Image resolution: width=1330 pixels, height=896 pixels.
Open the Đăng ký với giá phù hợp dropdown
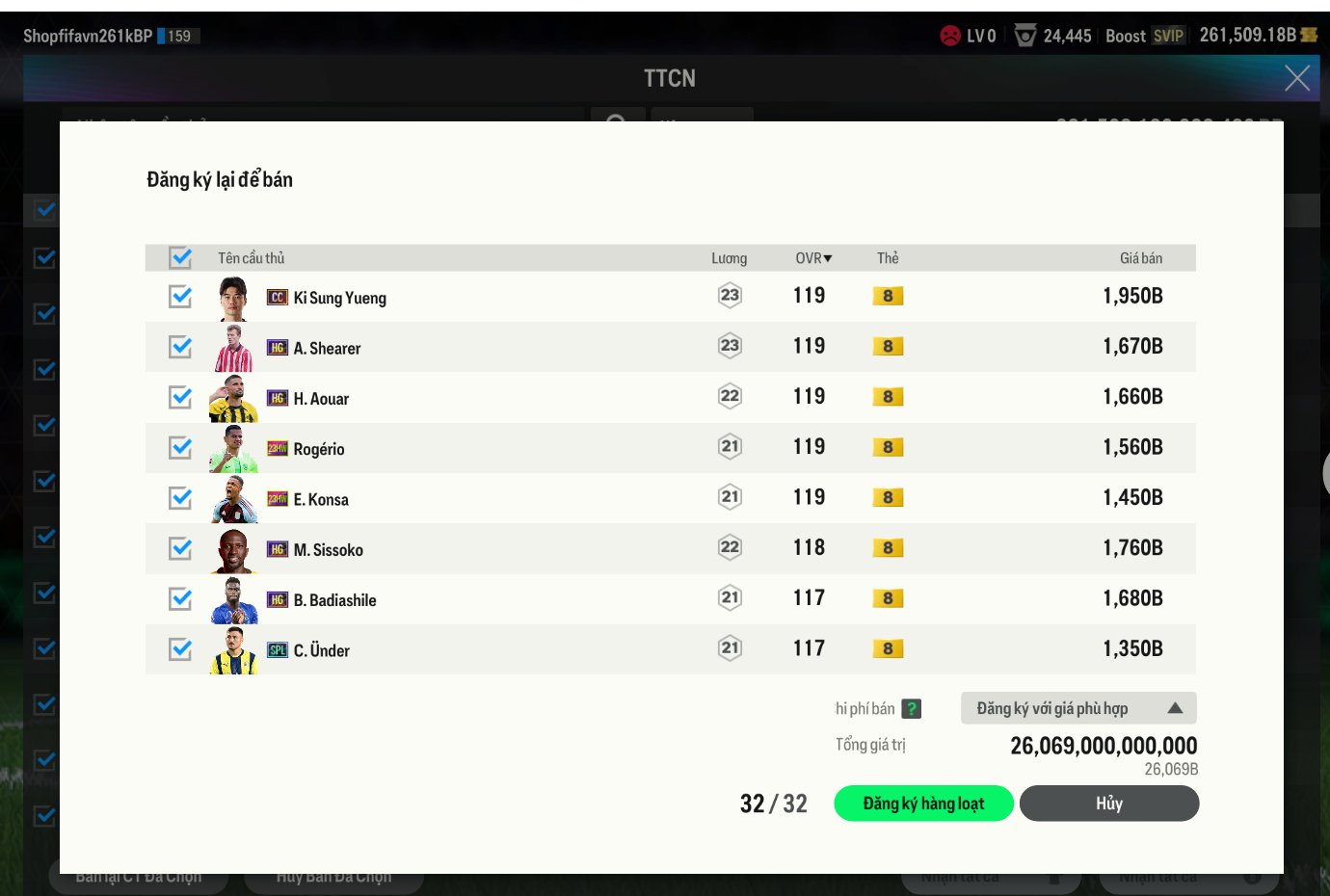pos(1077,708)
